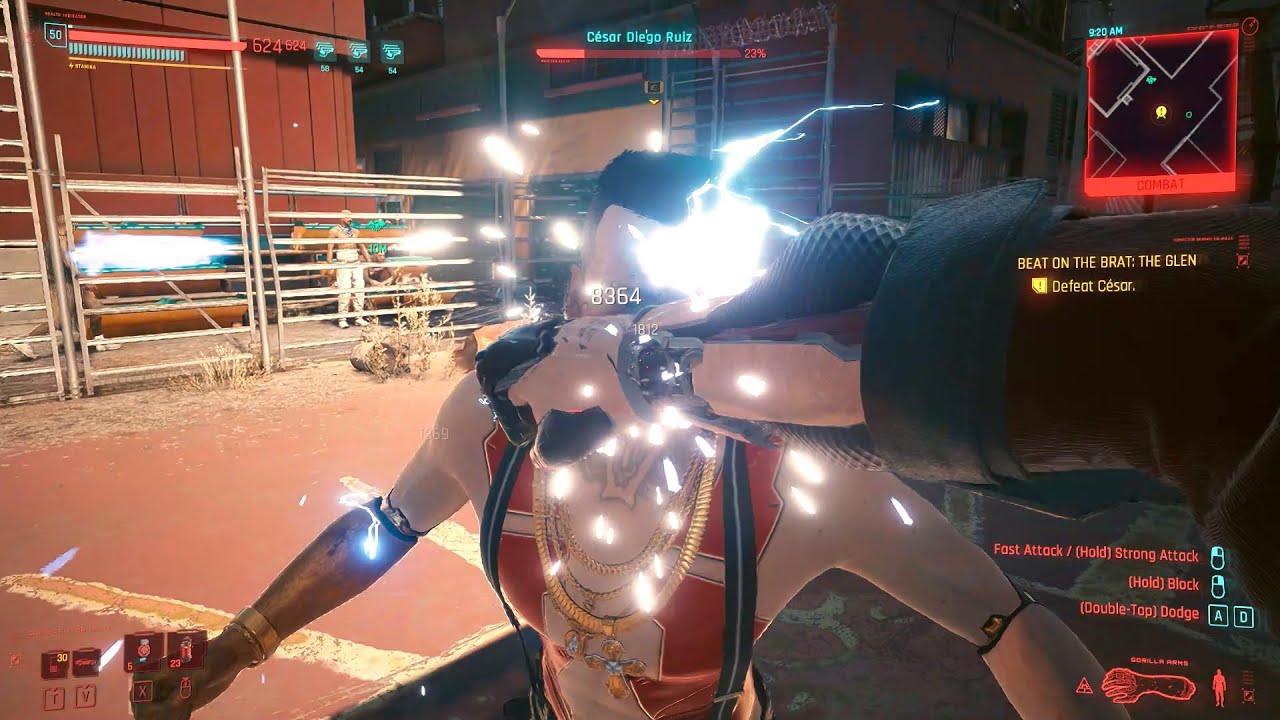Click the status buff icon labeled 58
The width and height of the screenshot is (1280, 720).
tap(324, 50)
